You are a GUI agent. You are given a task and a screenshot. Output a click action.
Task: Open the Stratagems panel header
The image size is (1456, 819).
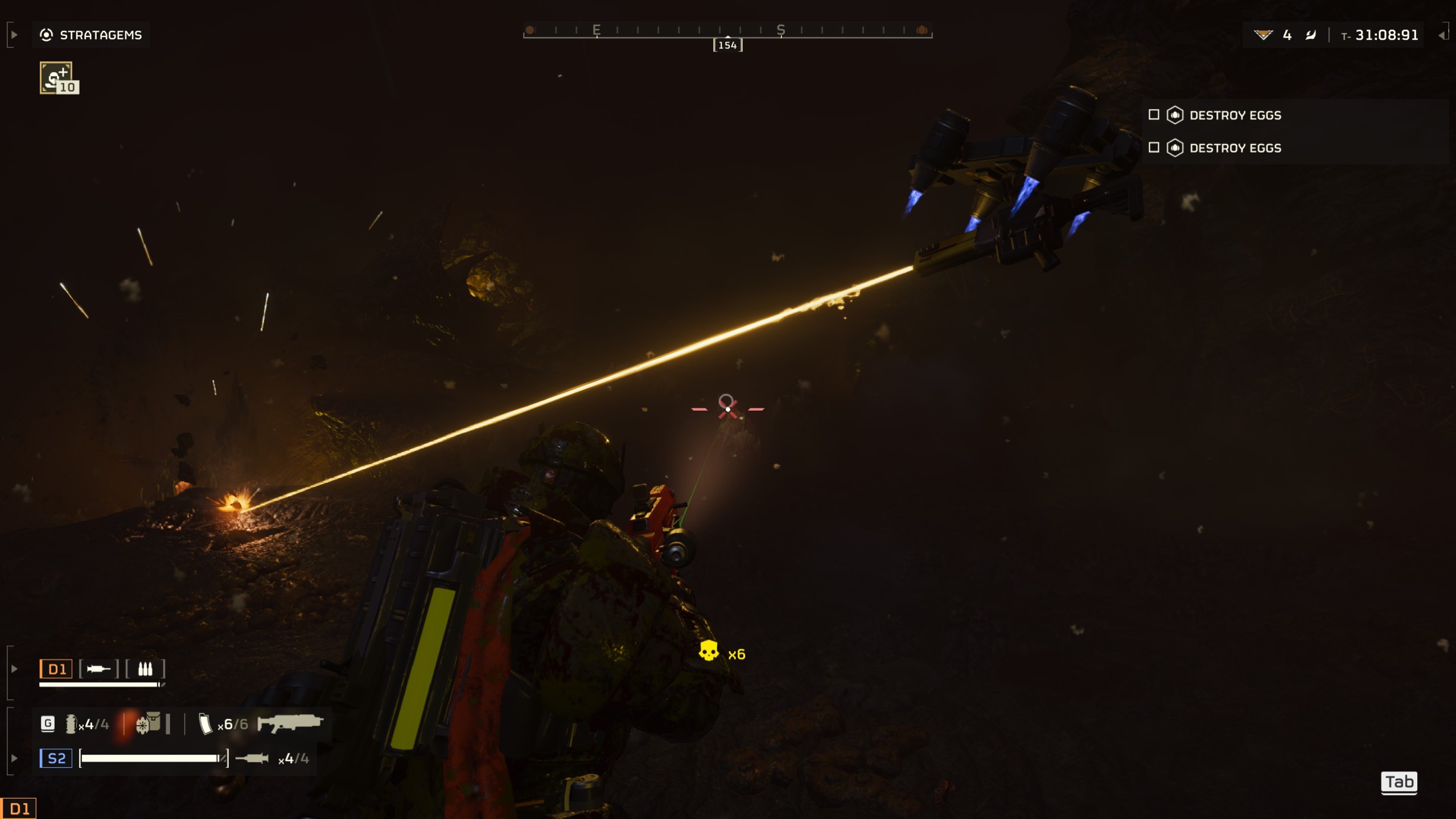pos(91,35)
